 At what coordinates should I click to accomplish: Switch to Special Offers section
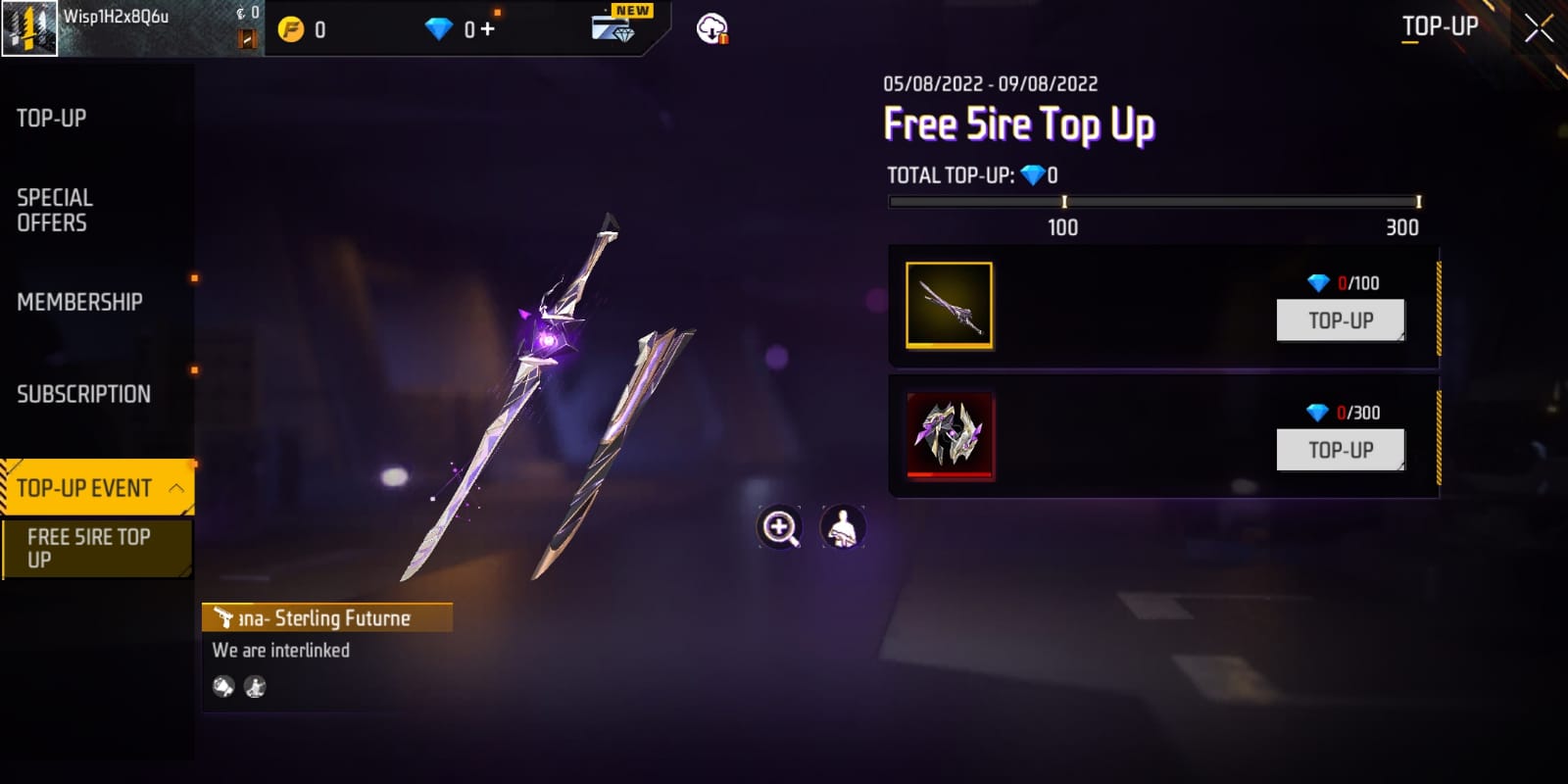coord(55,210)
